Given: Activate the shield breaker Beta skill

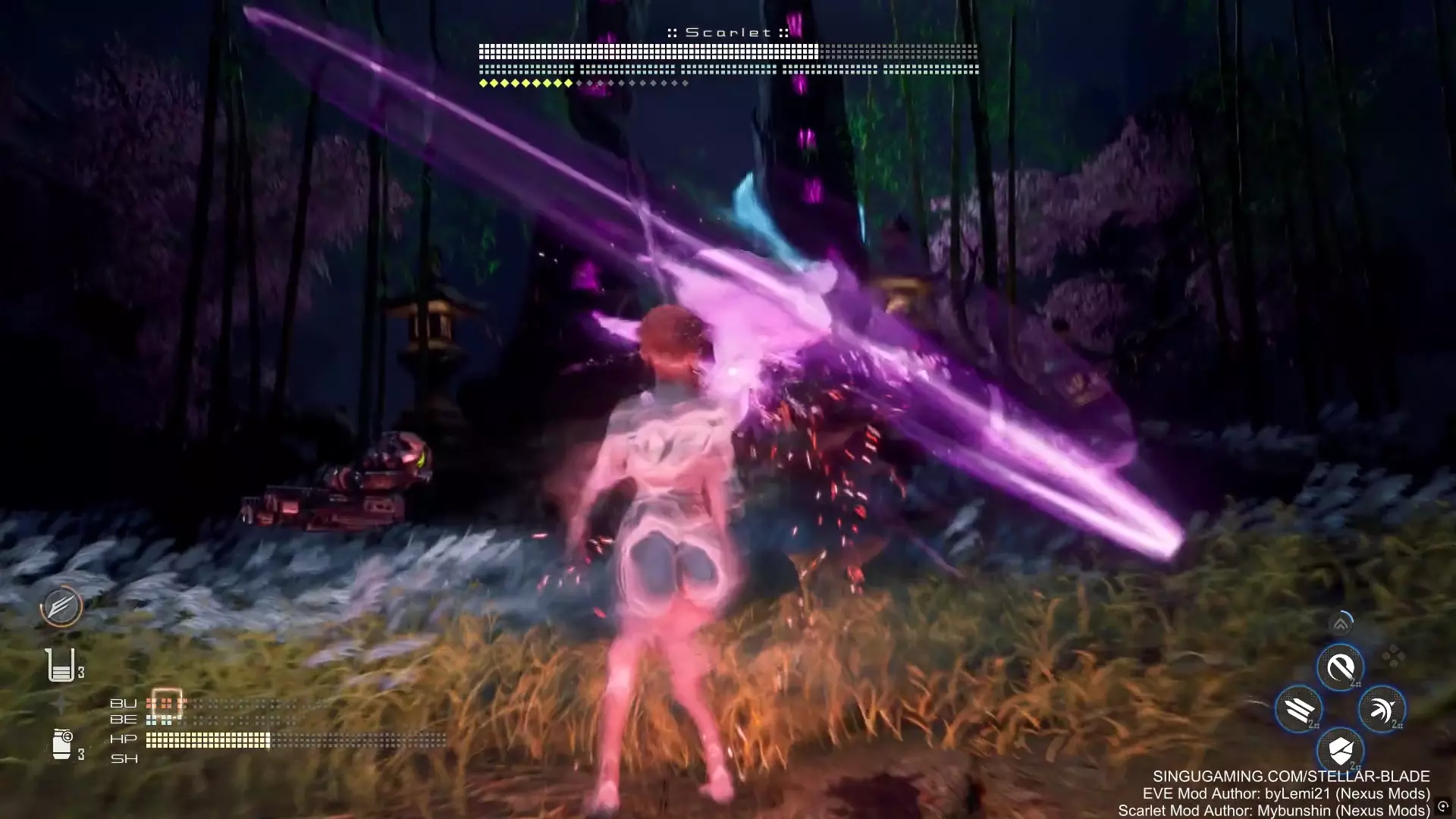Looking at the screenshot, I should [x=1340, y=751].
